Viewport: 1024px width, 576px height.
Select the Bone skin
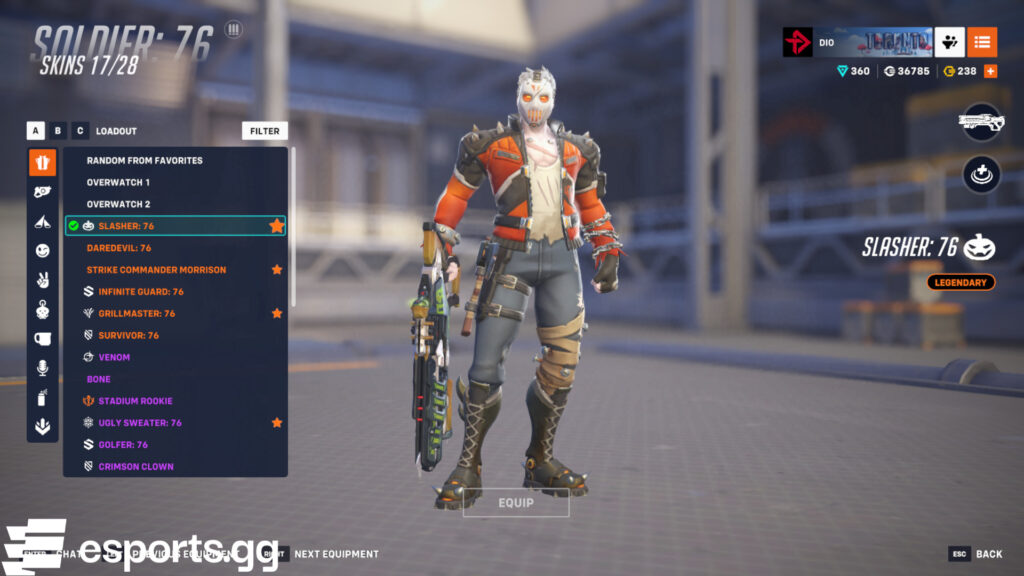coord(99,380)
